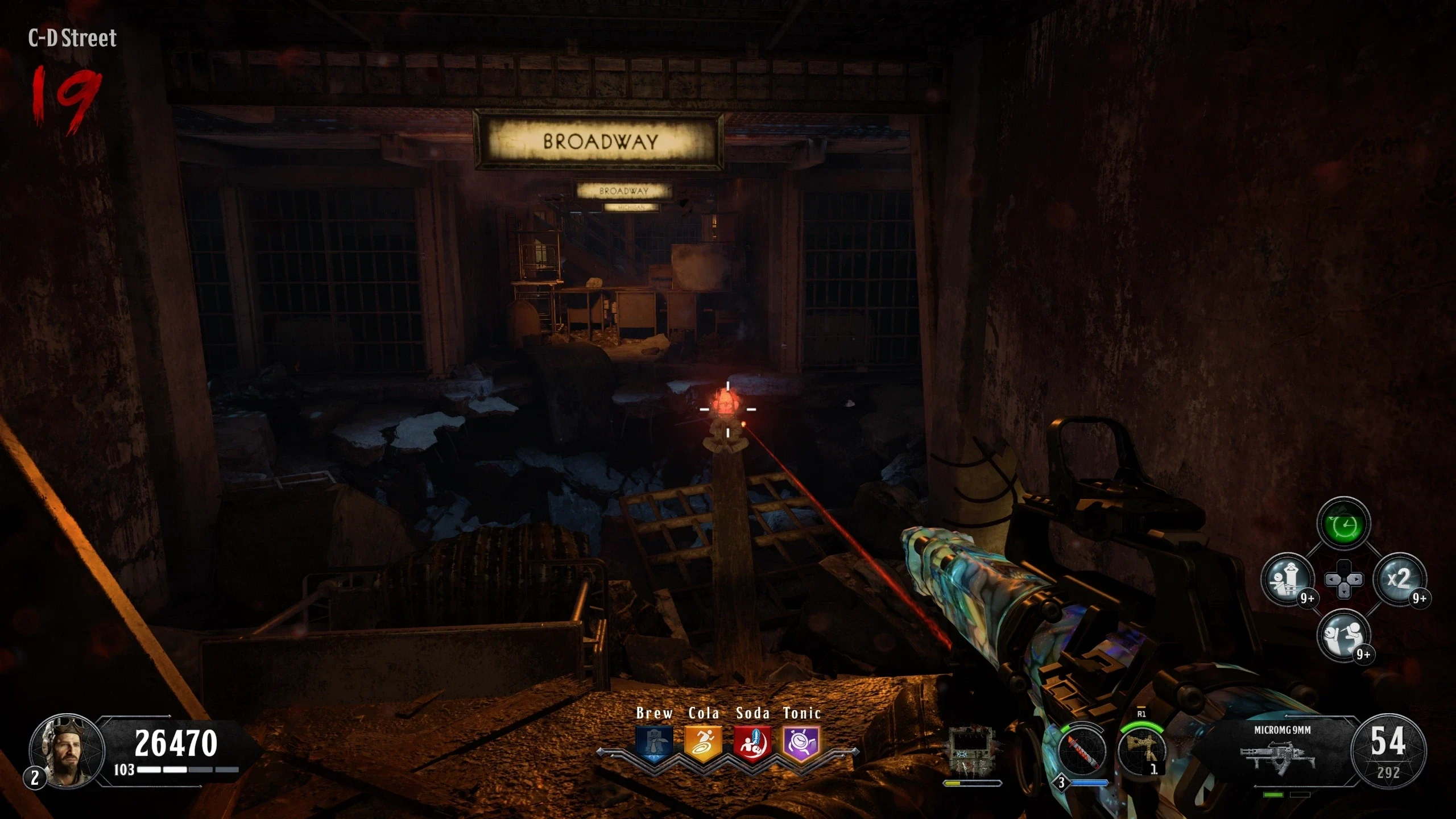This screenshot has width=1456, height=819.
Task: Activate the elixir showing a figure stabbing
Action: click(x=1342, y=636)
